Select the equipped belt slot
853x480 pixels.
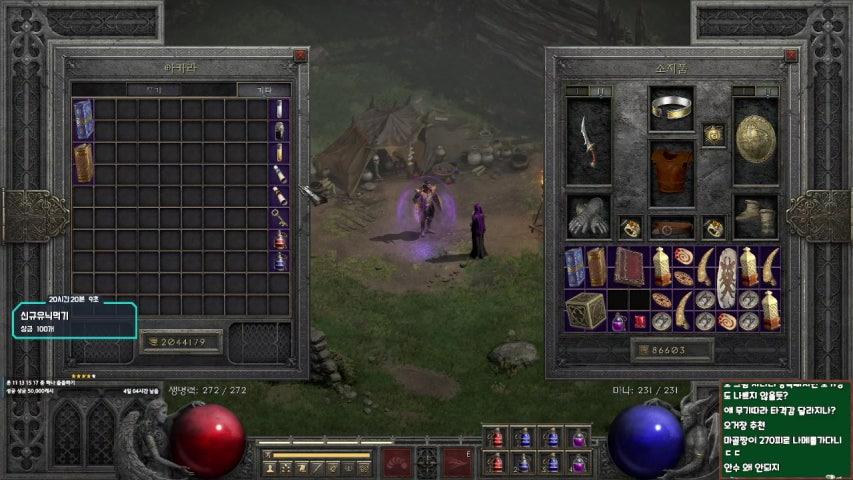point(671,227)
